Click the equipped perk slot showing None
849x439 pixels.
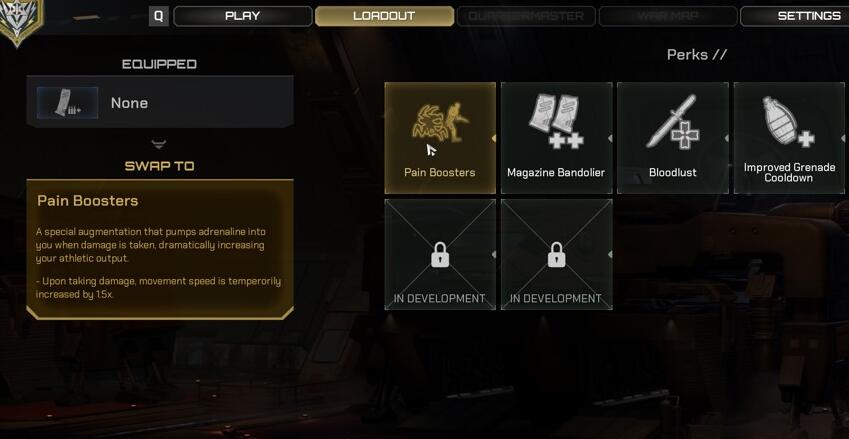pos(160,103)
